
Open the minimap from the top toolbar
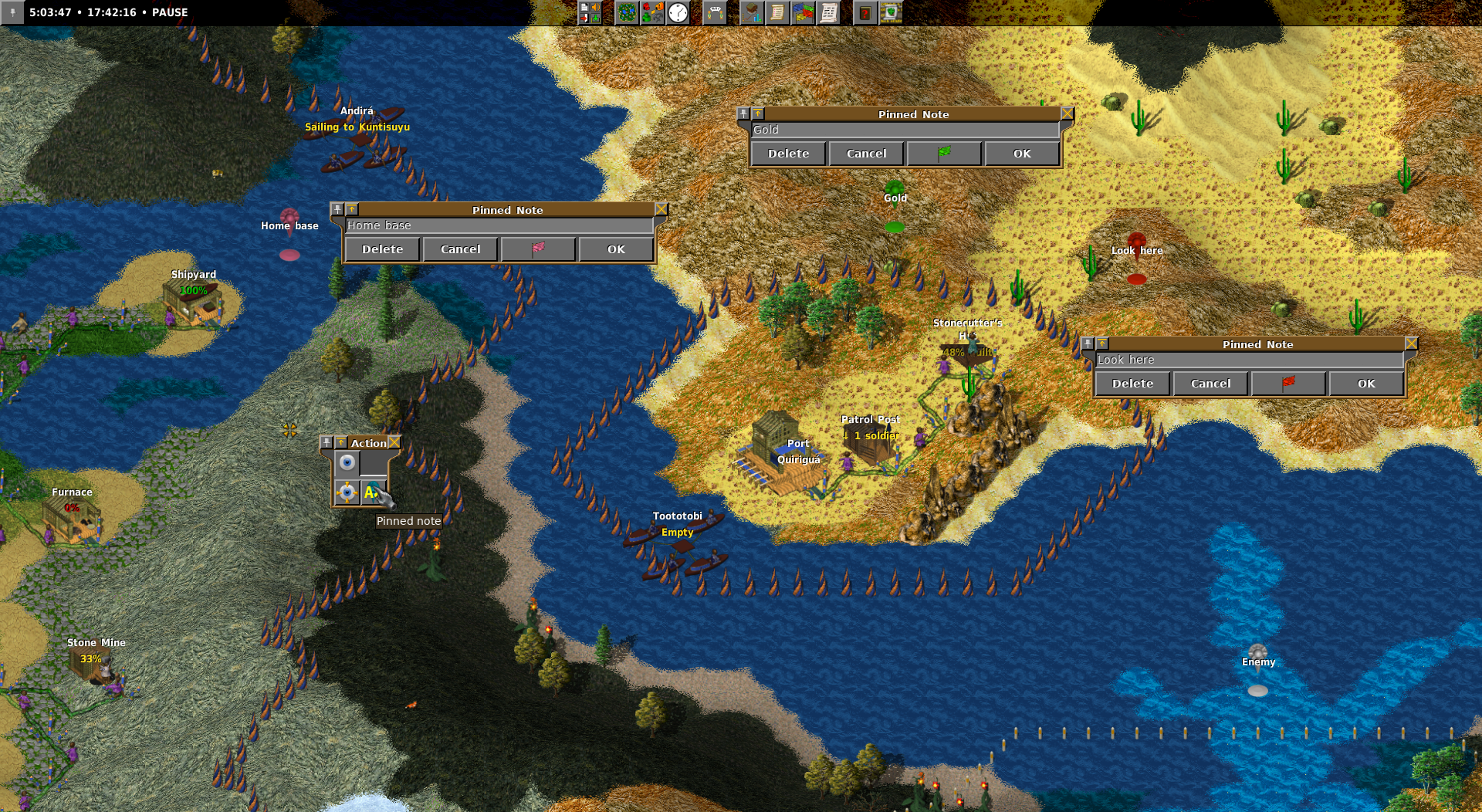pyautogui.click(x=627, y=12)
